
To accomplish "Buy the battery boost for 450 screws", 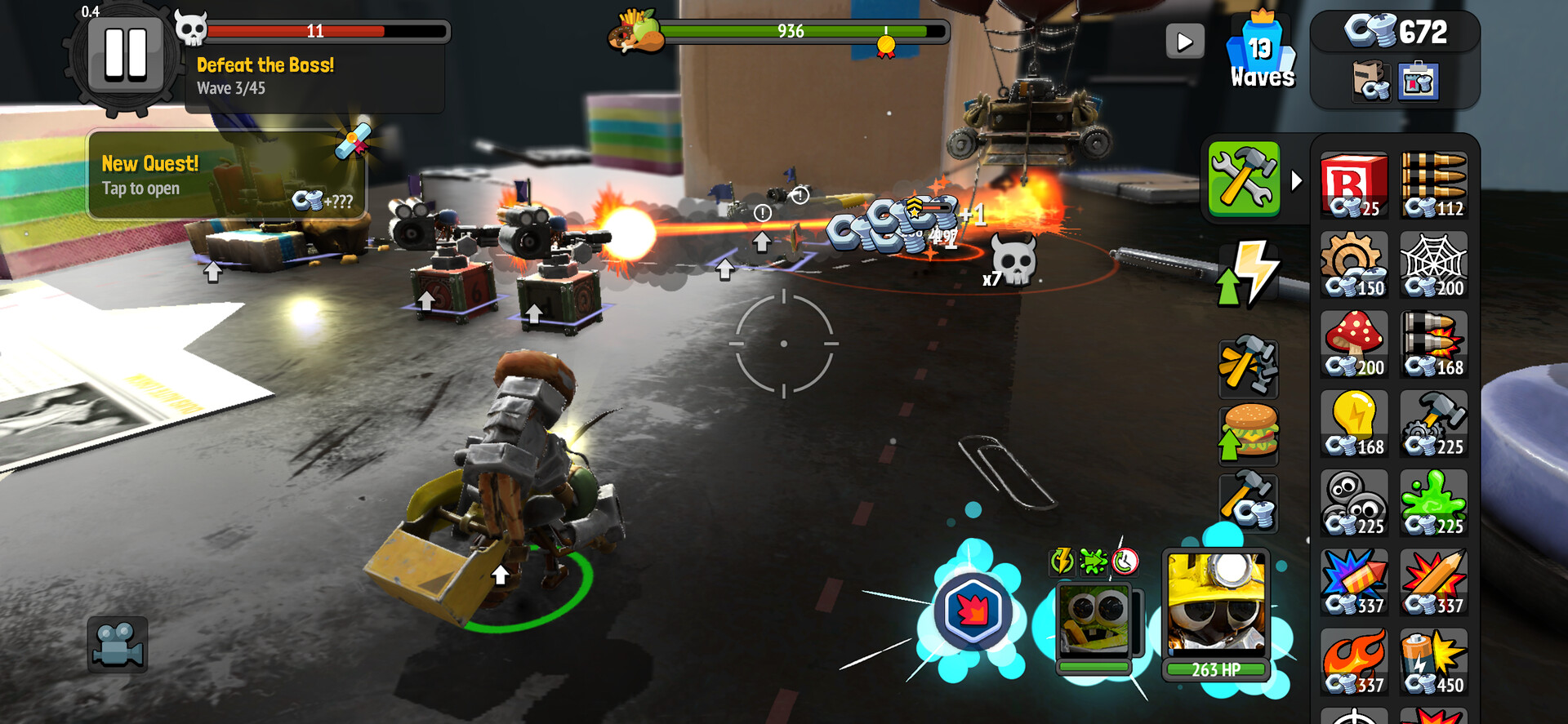I will (1434, 663).
